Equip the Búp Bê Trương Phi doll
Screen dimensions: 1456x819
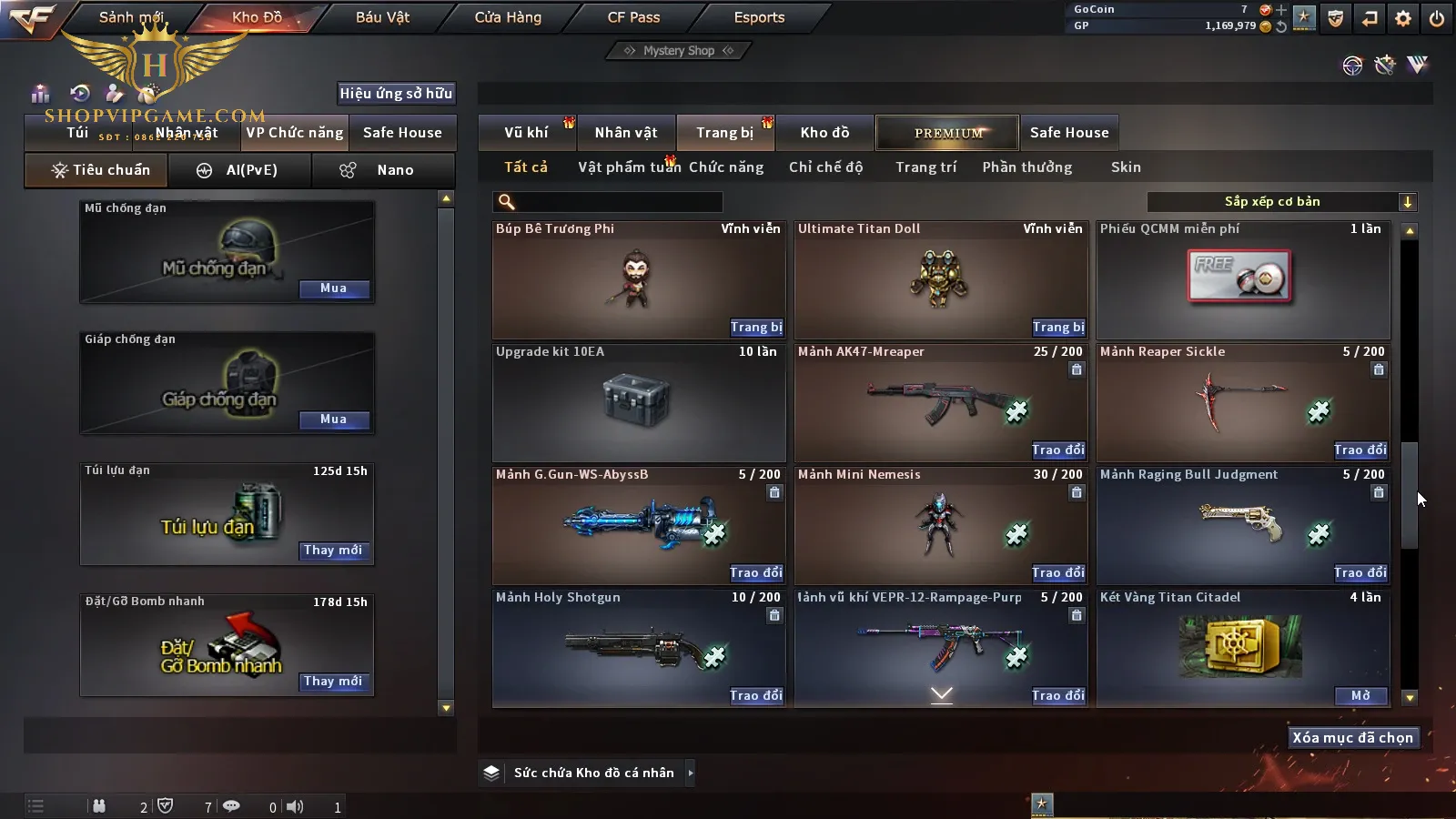pos(755,328)
